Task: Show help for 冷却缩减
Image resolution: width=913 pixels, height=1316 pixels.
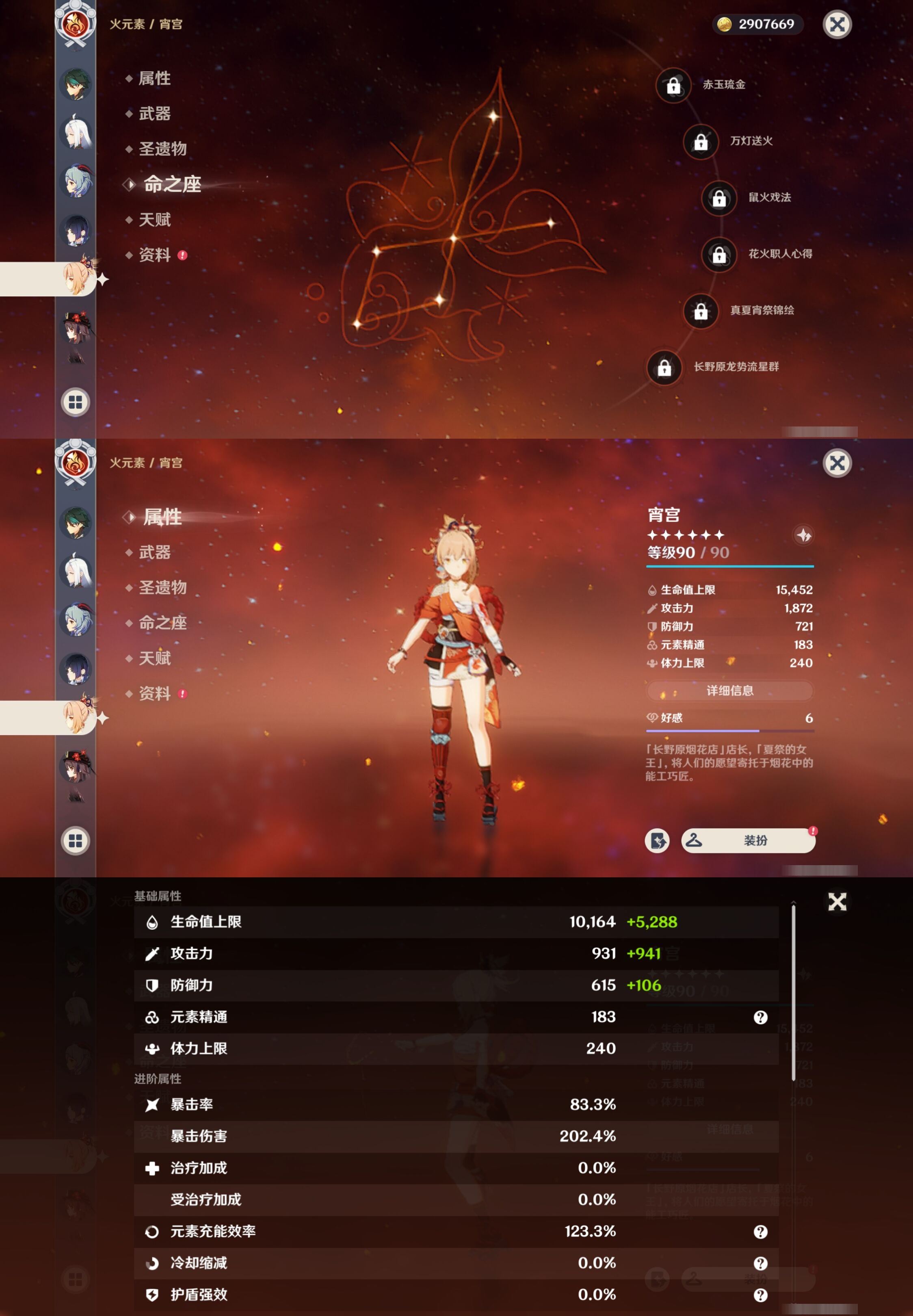Action: [760, 1263]
